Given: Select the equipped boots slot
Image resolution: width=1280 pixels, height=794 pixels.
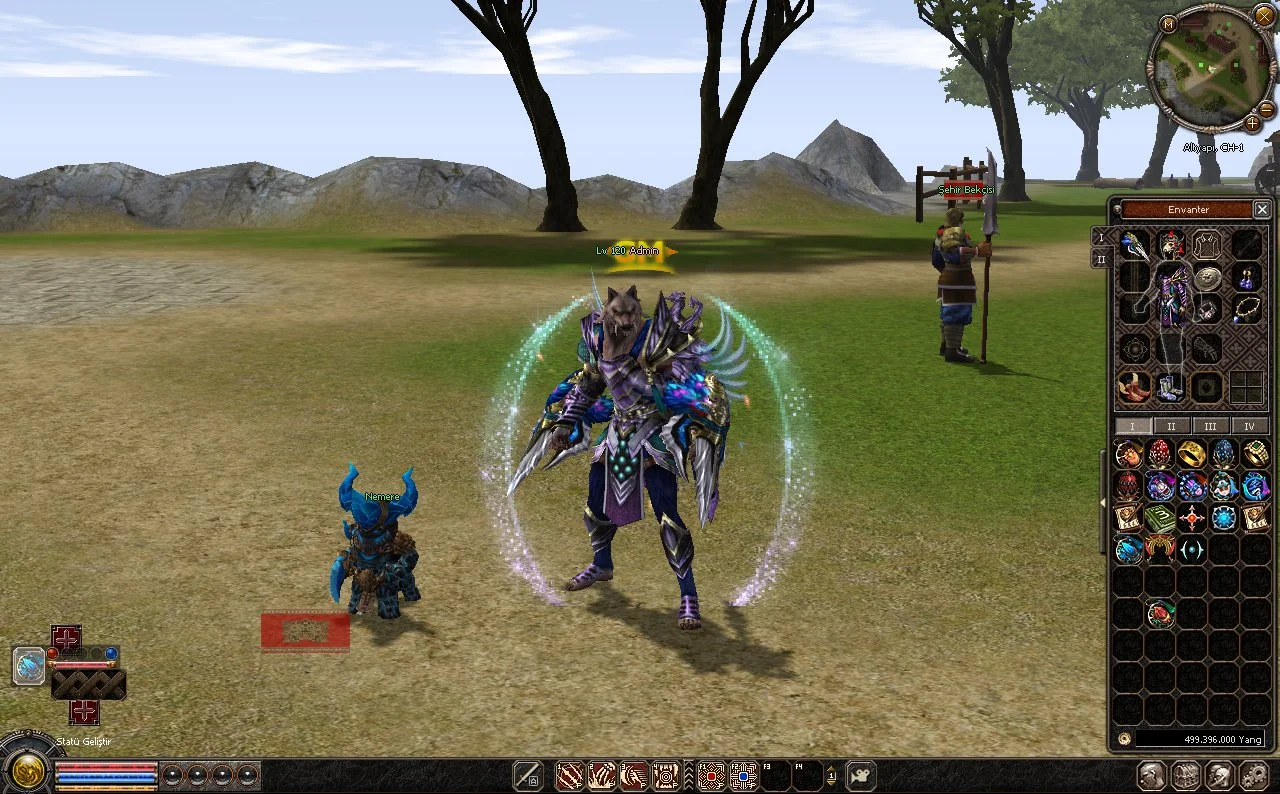Looking at the screenshot, I should [x=1169, y=387].
